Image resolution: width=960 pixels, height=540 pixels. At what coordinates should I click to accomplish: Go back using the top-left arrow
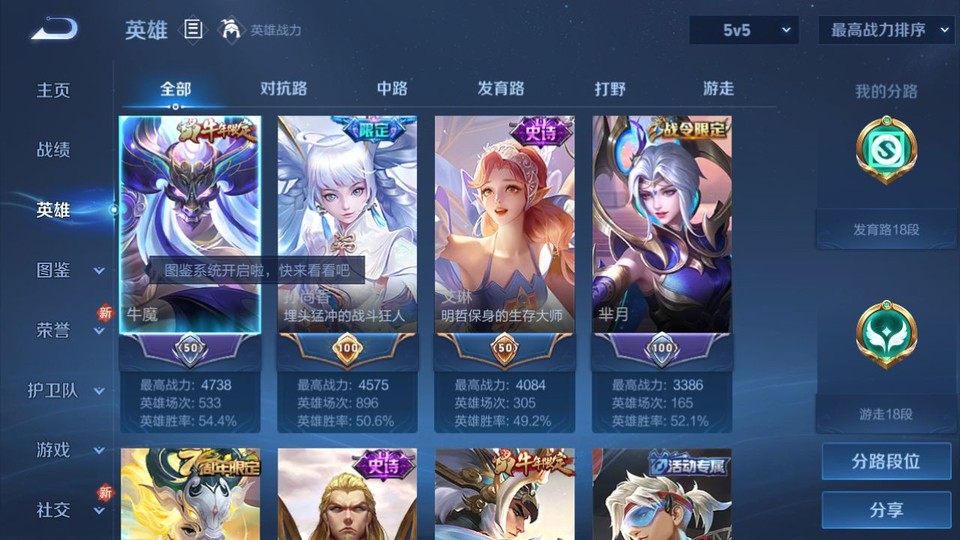[x=54, y=30]
